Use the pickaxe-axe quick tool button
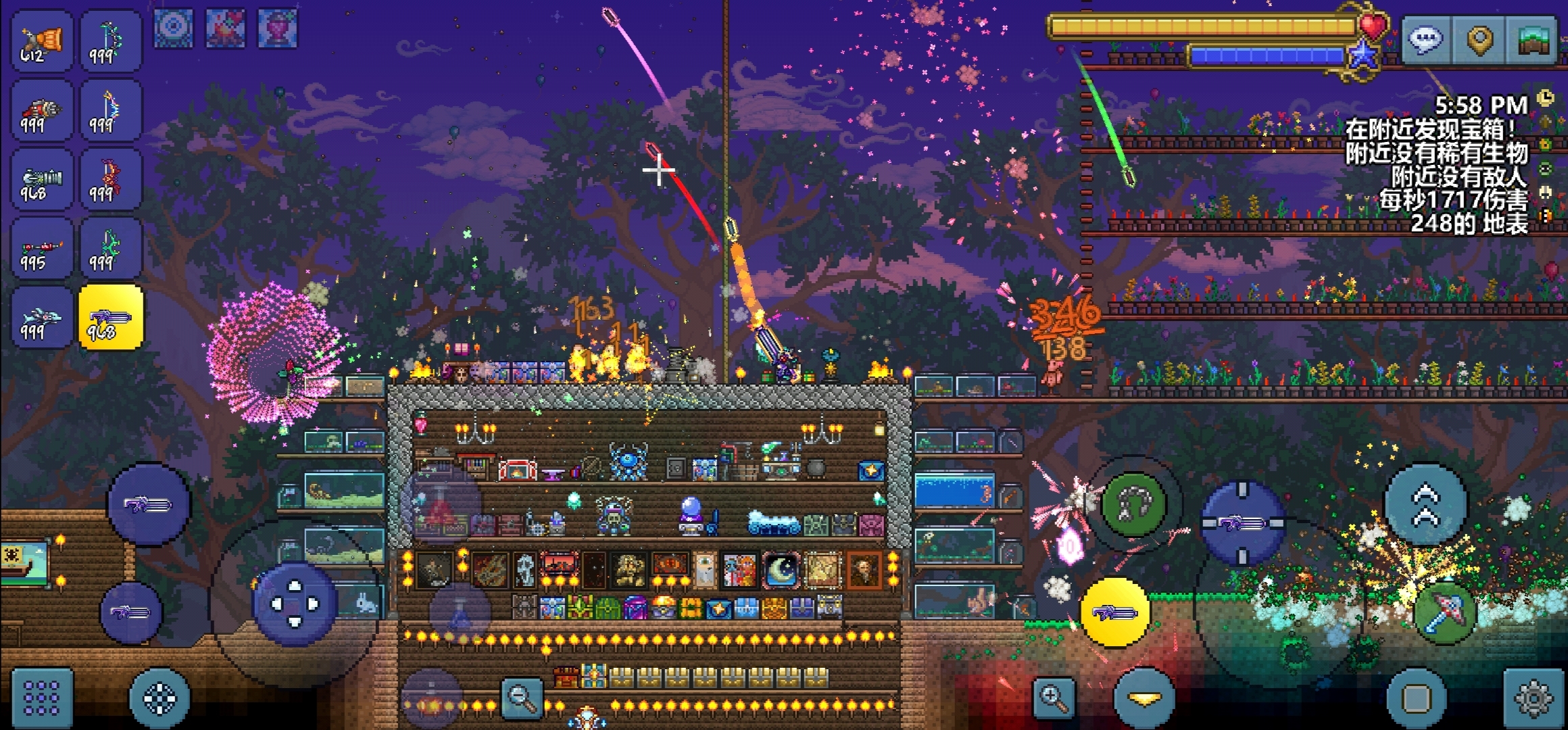1568x730 pixels. click(x=1445, y=612)
